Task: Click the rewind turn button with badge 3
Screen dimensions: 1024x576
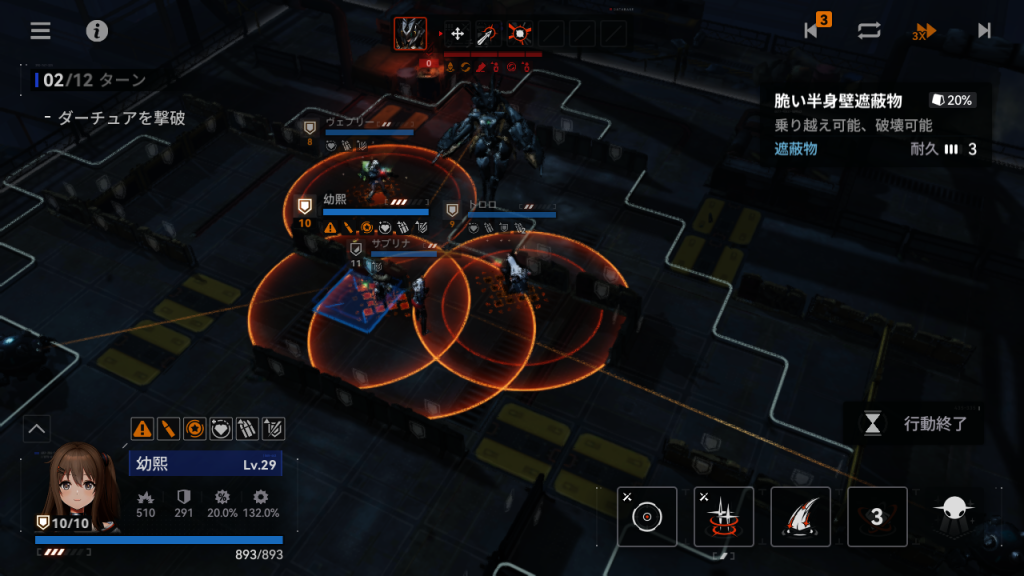Action: 814,30
